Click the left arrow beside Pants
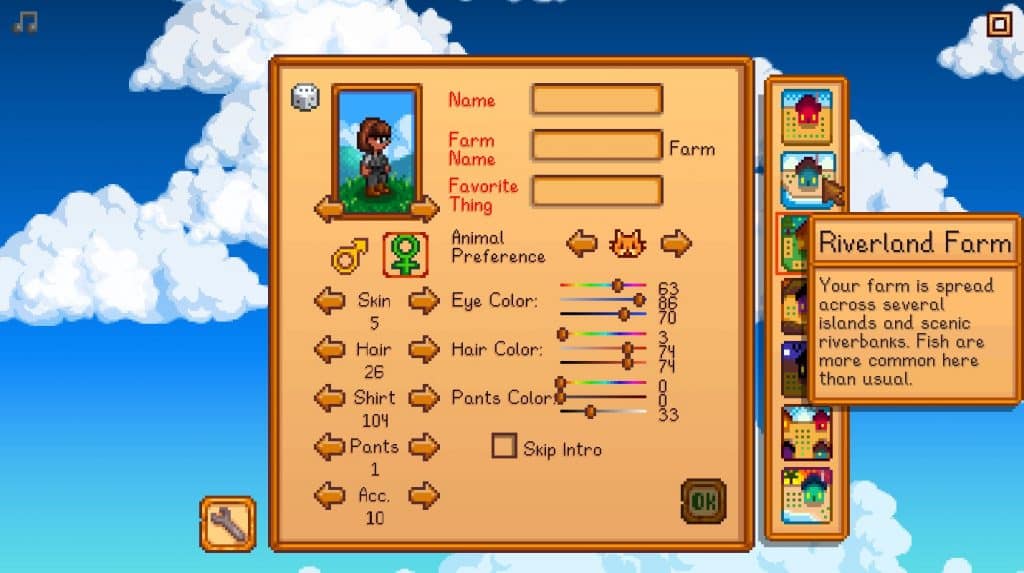Viewport: 1024px width, 573px height. tap(330, 446)
